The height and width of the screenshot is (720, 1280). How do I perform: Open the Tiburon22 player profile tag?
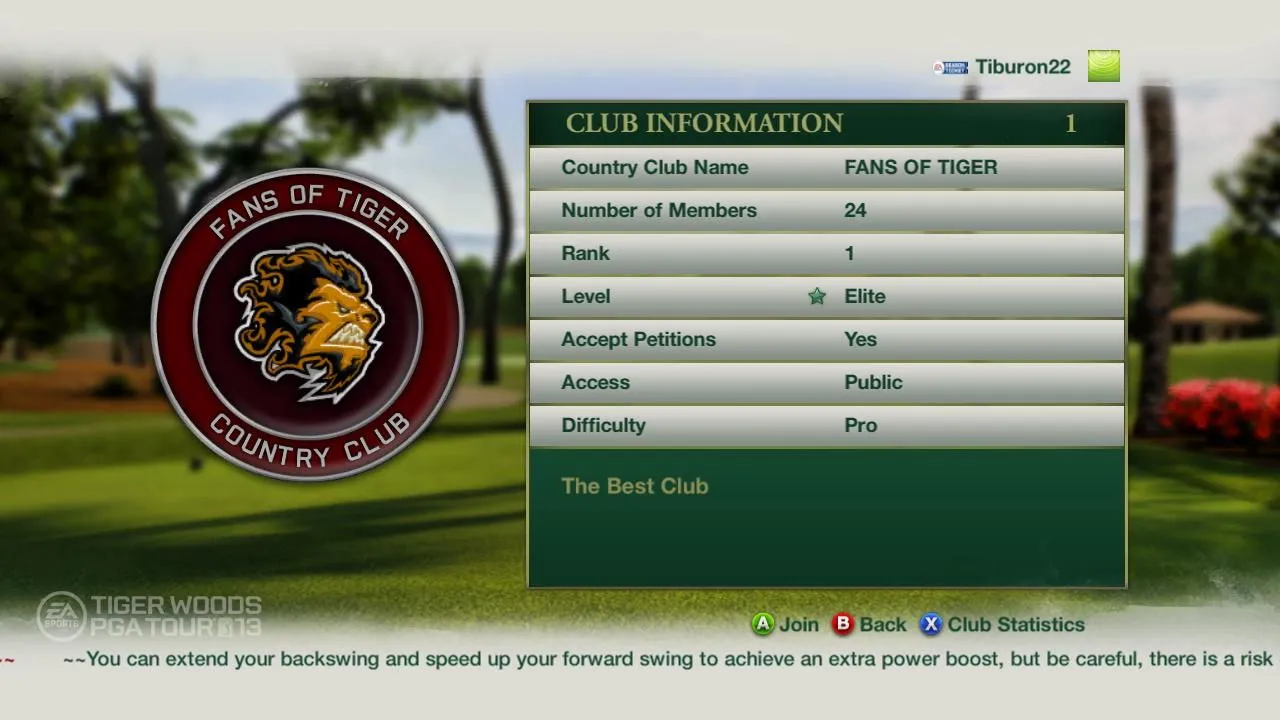click(1022, 67)
